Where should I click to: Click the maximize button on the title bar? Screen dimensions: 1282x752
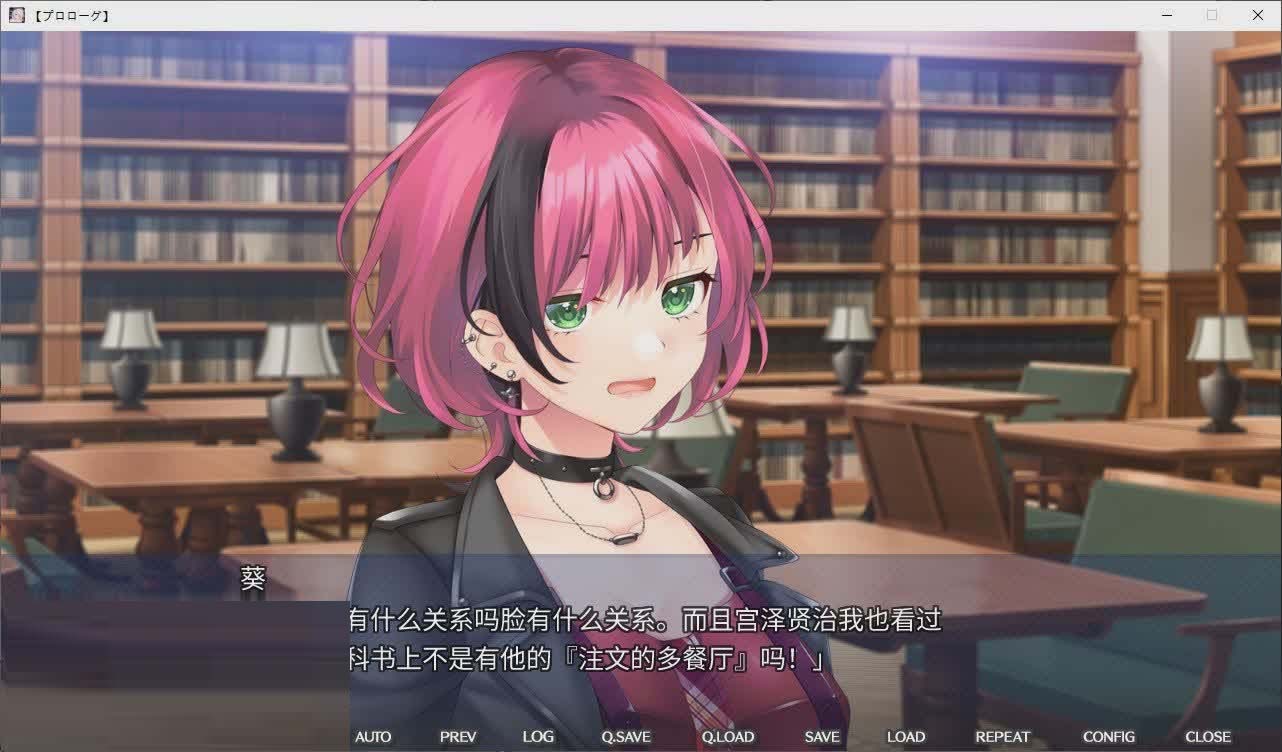tap(1211, 14)
